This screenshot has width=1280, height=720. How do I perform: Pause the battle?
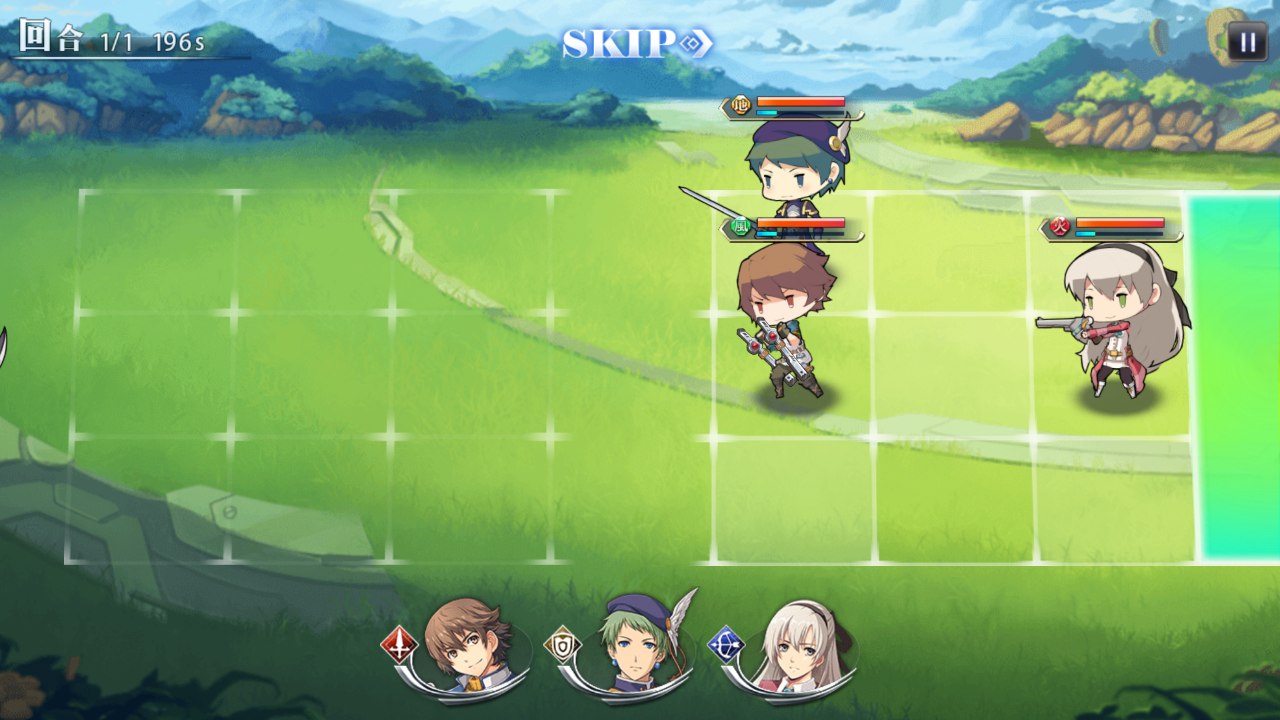click(1247, 42)
